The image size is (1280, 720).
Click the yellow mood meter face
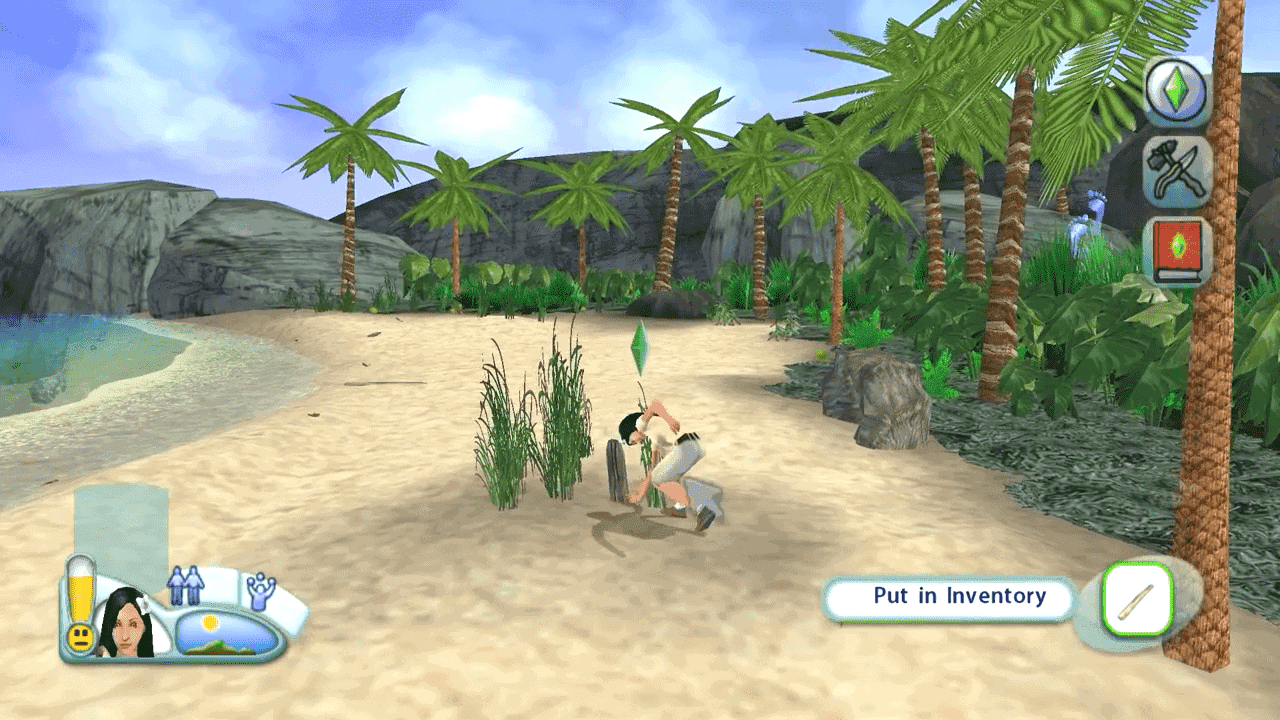point(79,635)
